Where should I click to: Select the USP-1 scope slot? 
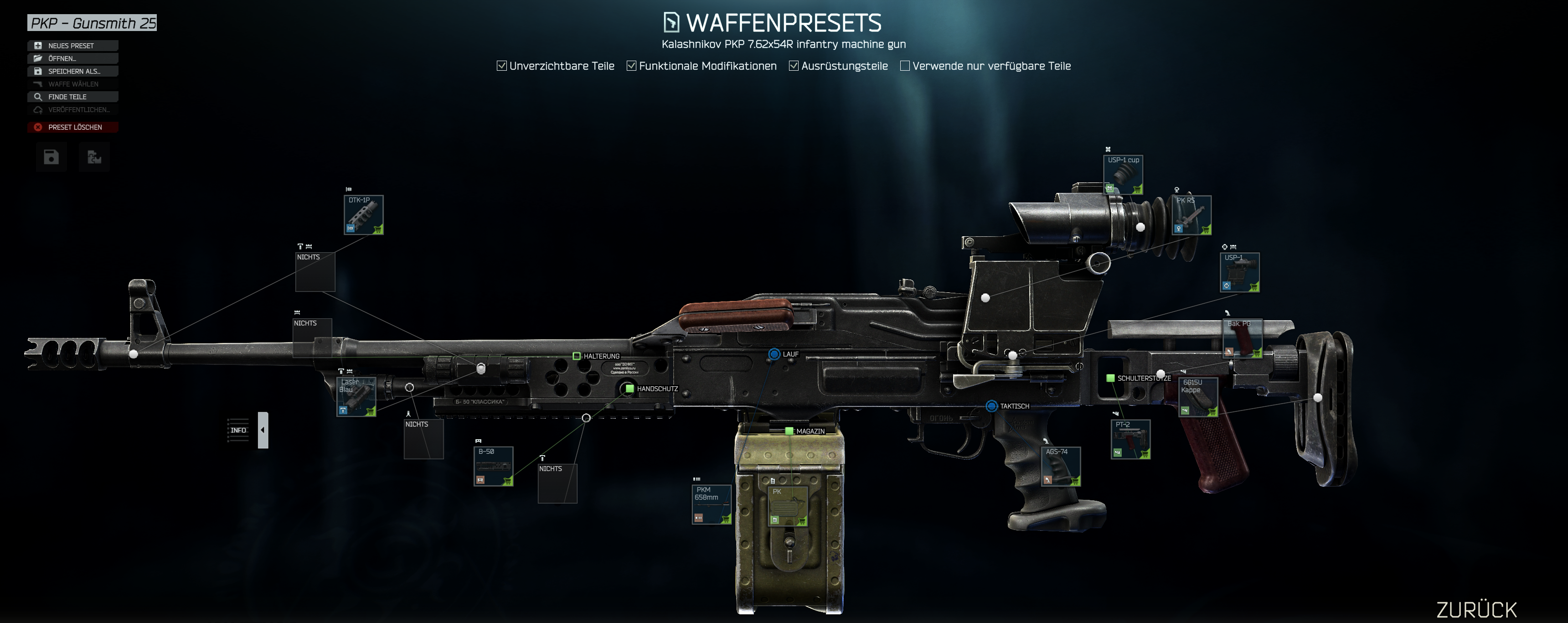(1240, 272)
